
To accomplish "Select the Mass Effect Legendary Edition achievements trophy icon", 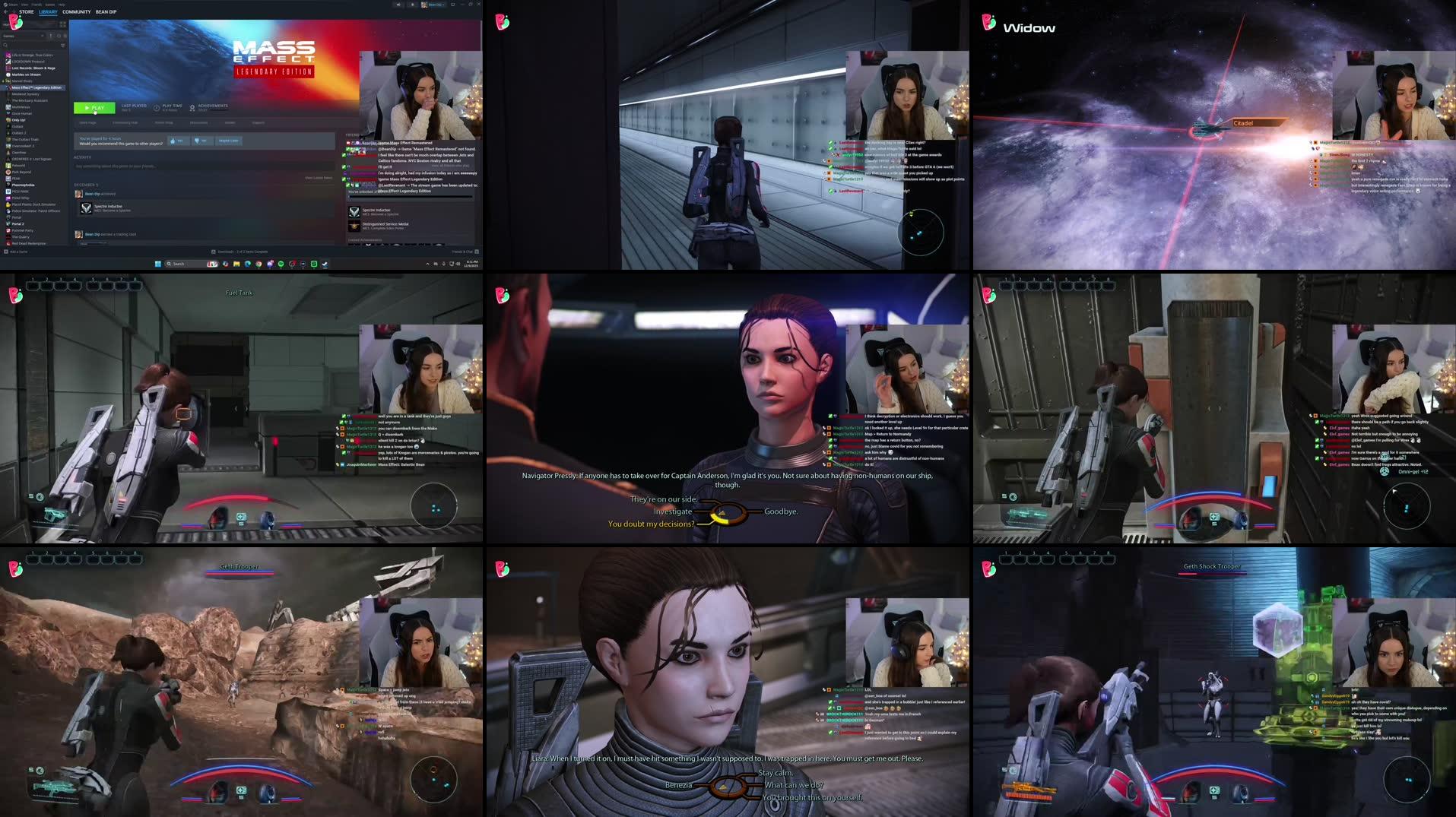I will click(192, 108).
